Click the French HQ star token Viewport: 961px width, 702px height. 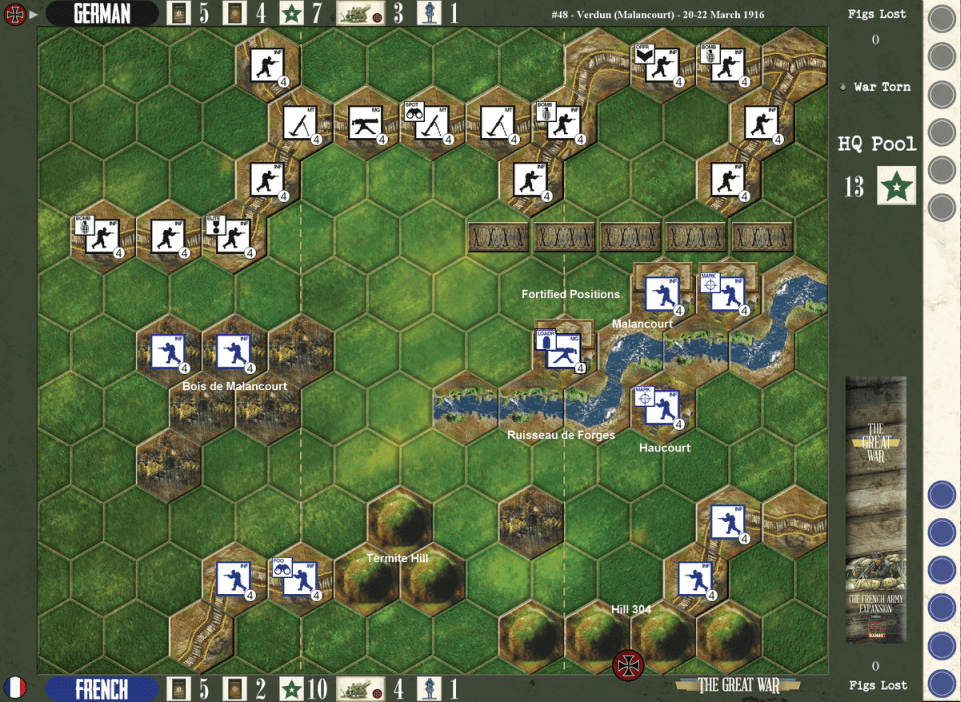[x=292, y=689]
